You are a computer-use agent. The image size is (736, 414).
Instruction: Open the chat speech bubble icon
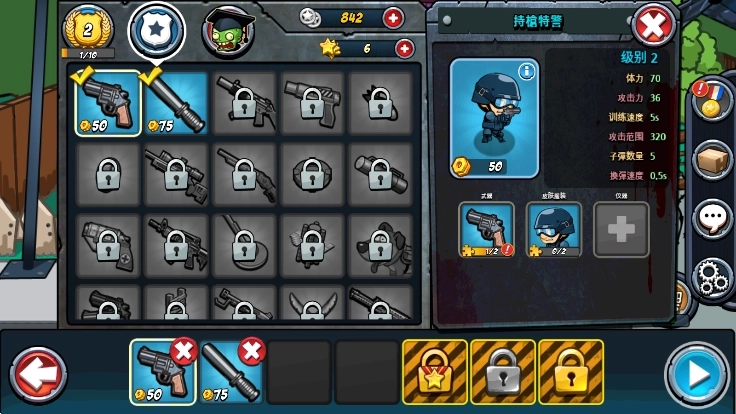point(712,216)
